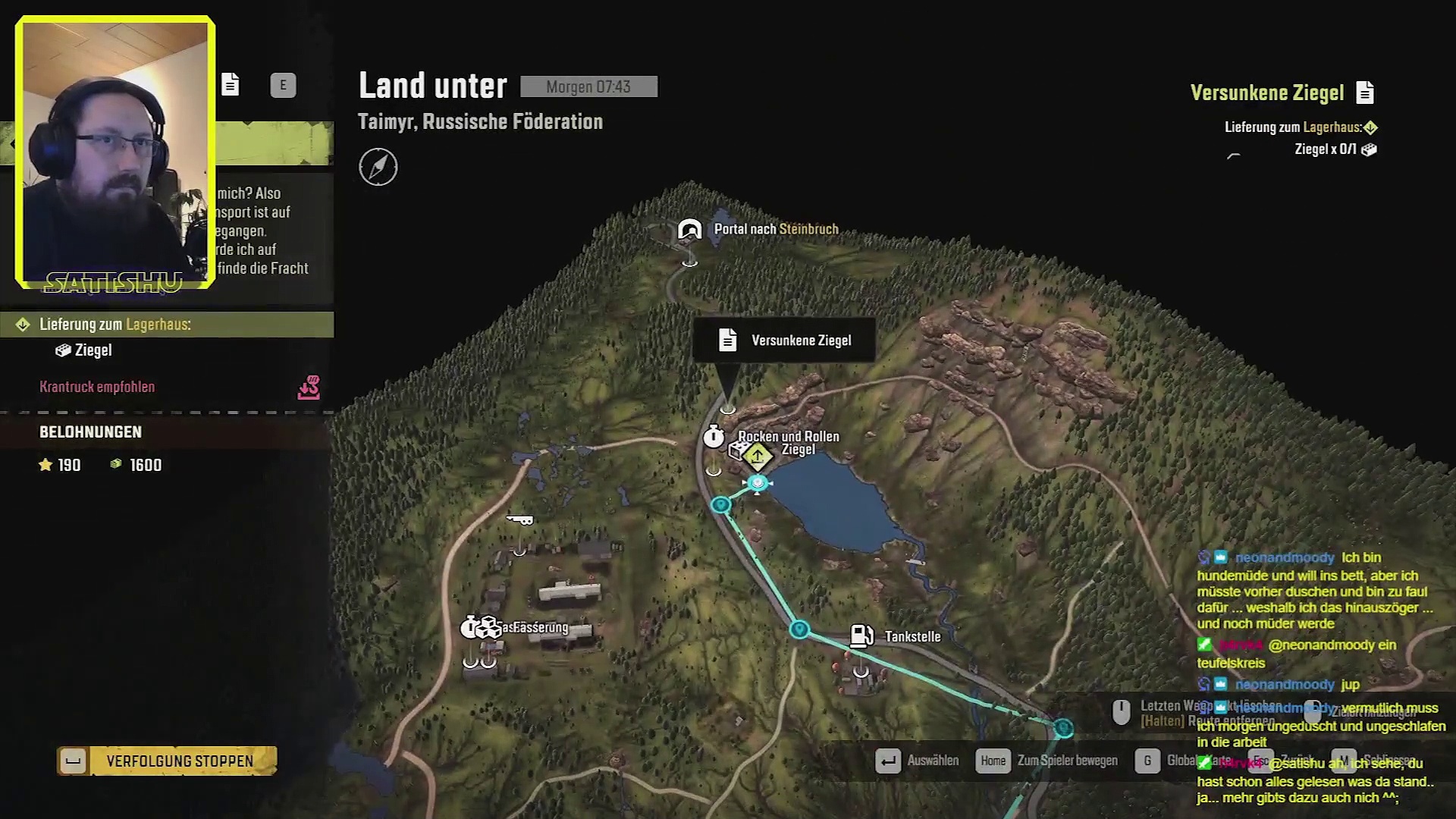The image size is (1456, 819).
Task: Click the Auswählen option in bottom bar
Action: 918,761
